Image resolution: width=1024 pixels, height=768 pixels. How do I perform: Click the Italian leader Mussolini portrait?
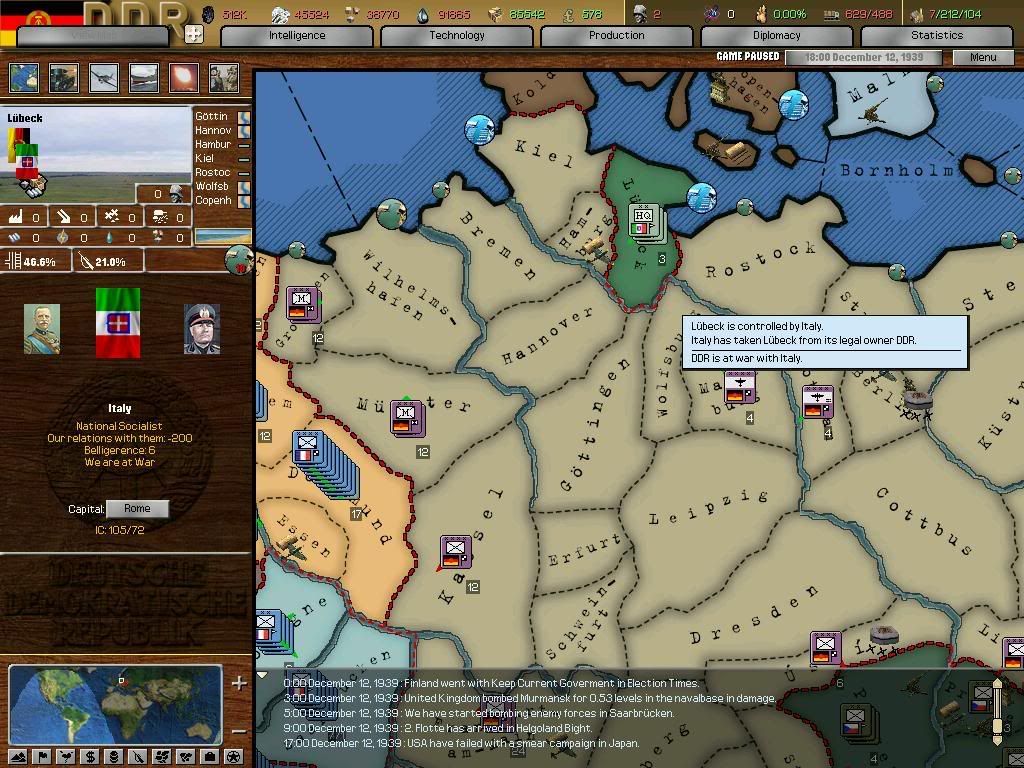click(202, 330)
